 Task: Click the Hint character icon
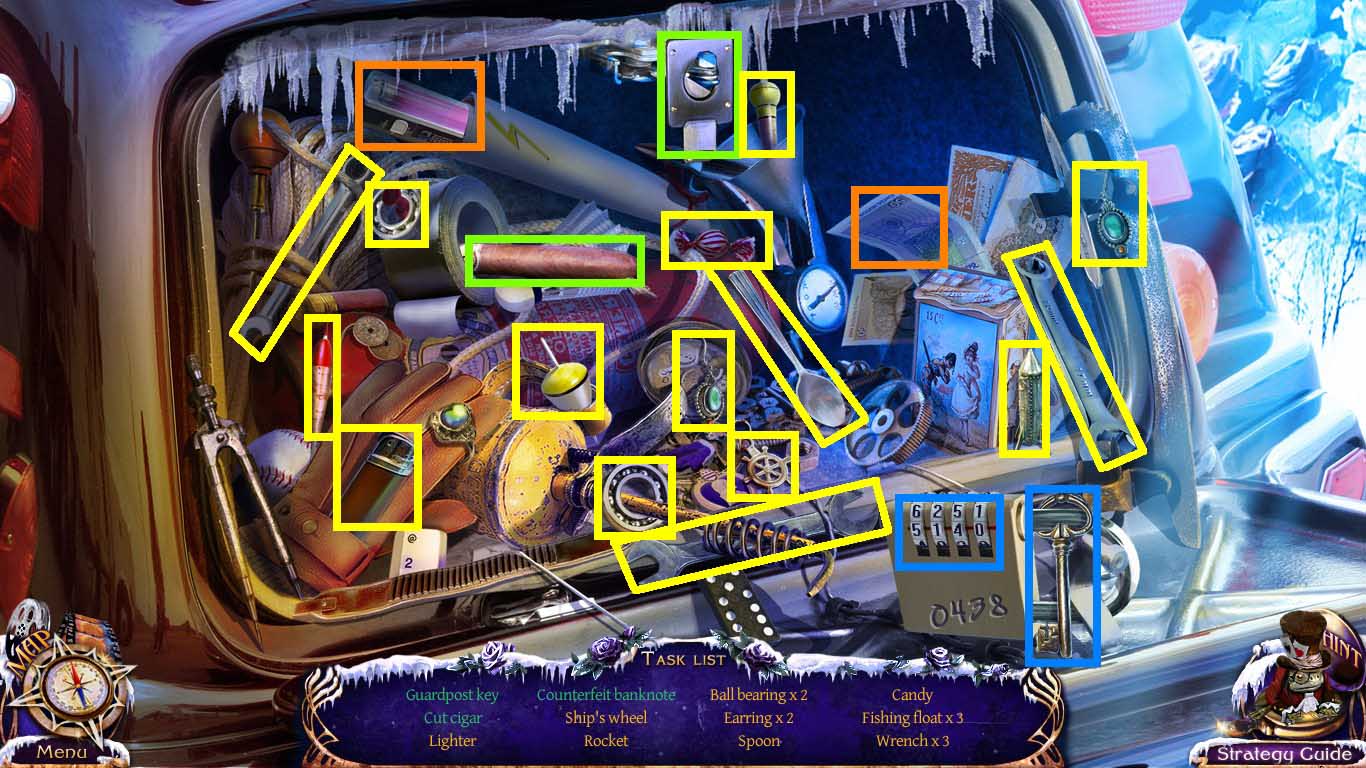(x=1300, y=690)
